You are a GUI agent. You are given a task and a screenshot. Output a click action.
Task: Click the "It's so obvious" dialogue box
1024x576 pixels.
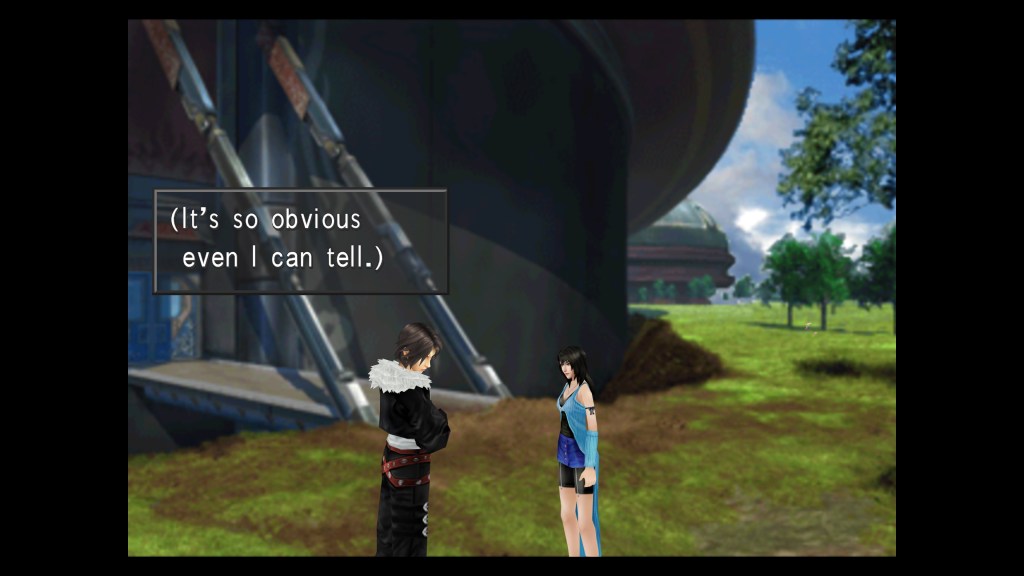300,241
